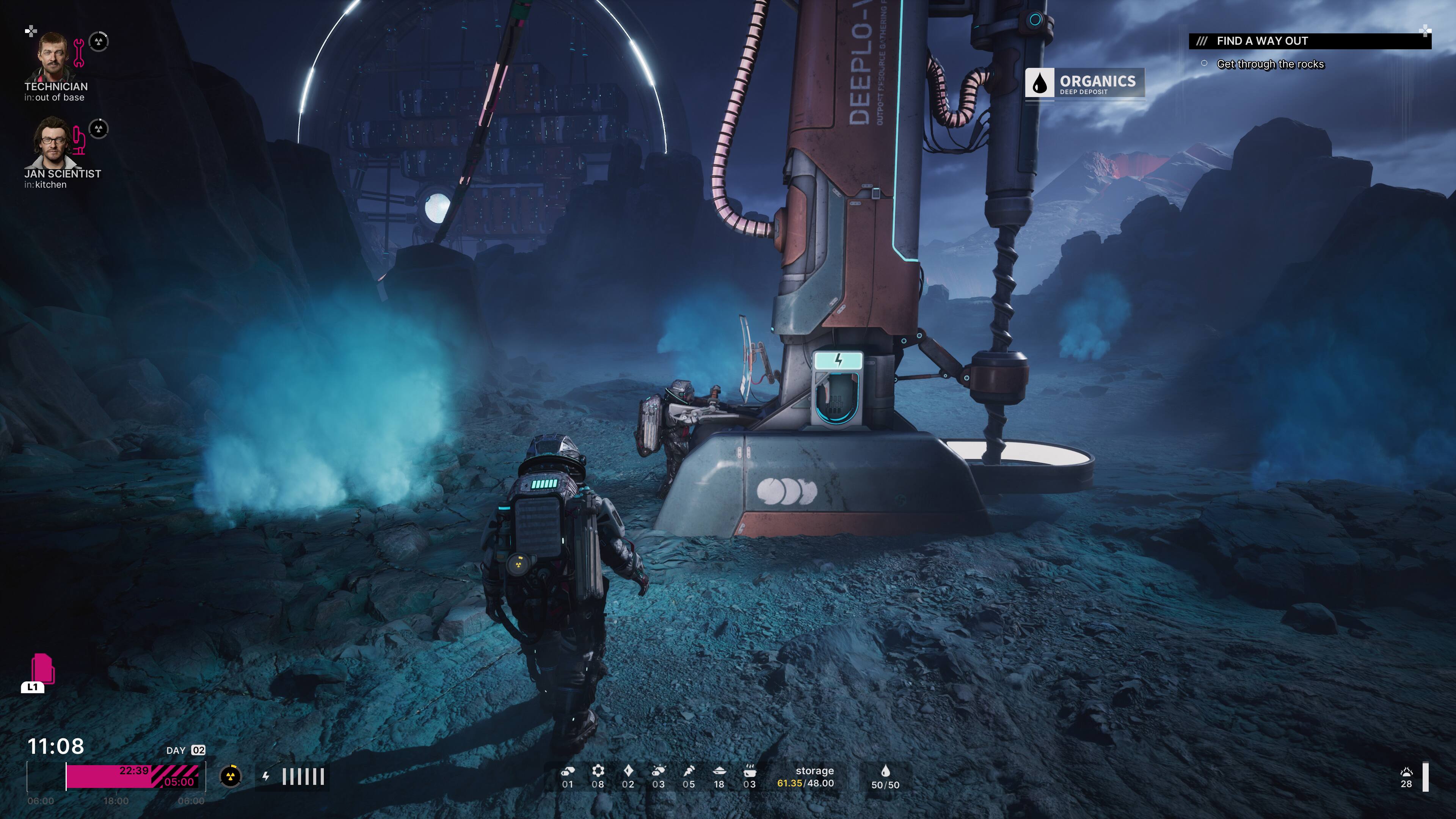Image resolution: width=1456 pixels, height=819 pixels.
Task: Click the water drop icon showing 50/50
Action: click(x=878, y=772)
